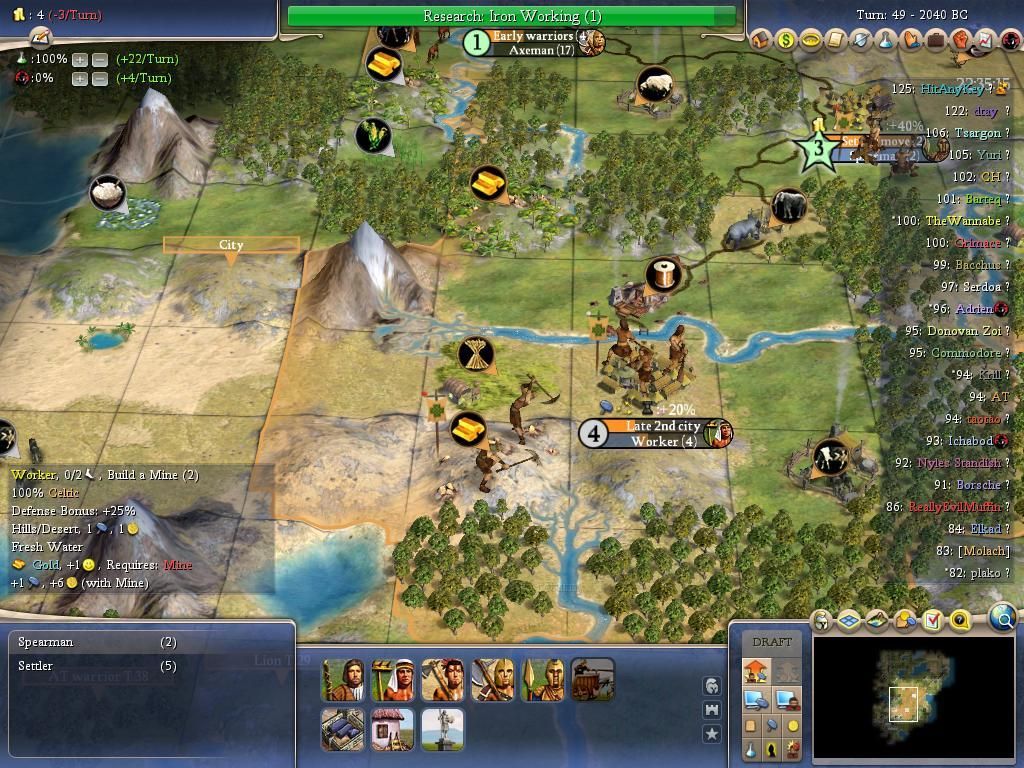This screenshot has height=768, width=1024.
Task: Select the statue wonder build icon
Action: (442, 729)
